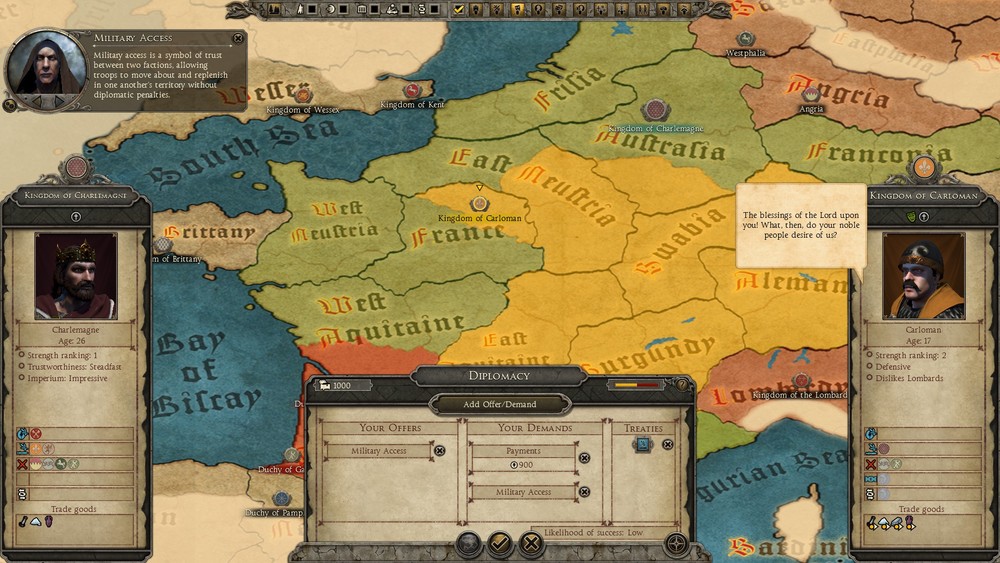Viewport: 1000px width, 563px height.
Task: Remove the treaty from the Treaties column
Action: 668,445
